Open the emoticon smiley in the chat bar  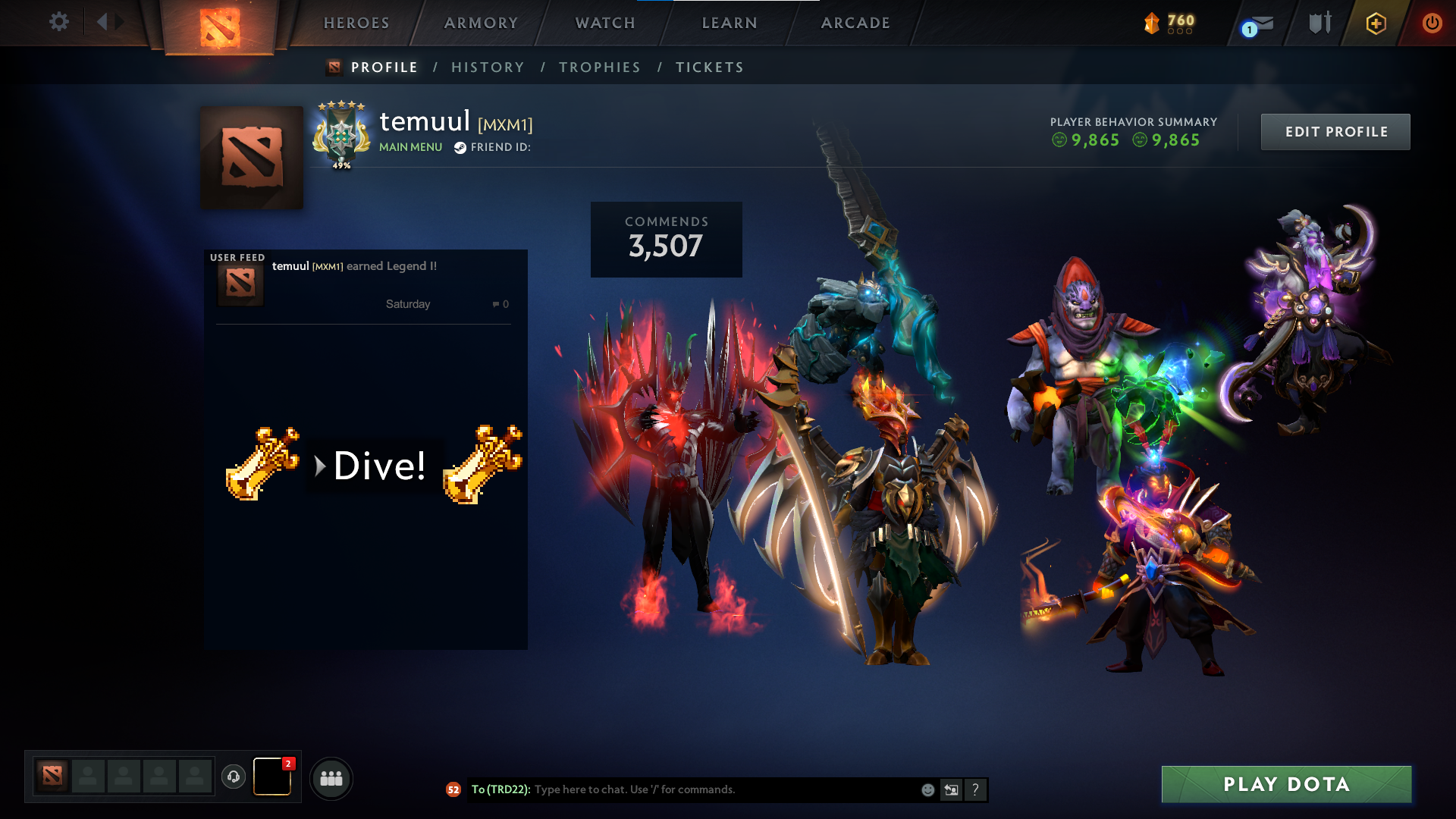point(927,789)
